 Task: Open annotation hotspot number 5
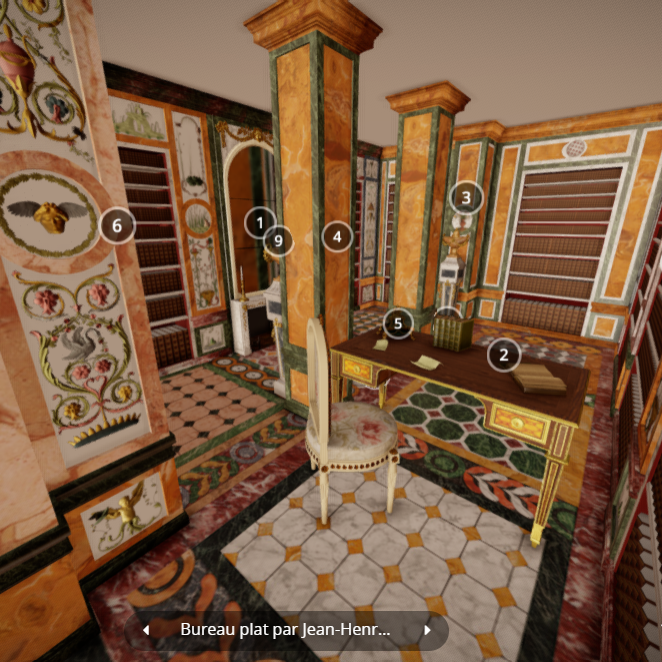pyautogui.click(x=398, y=322)
